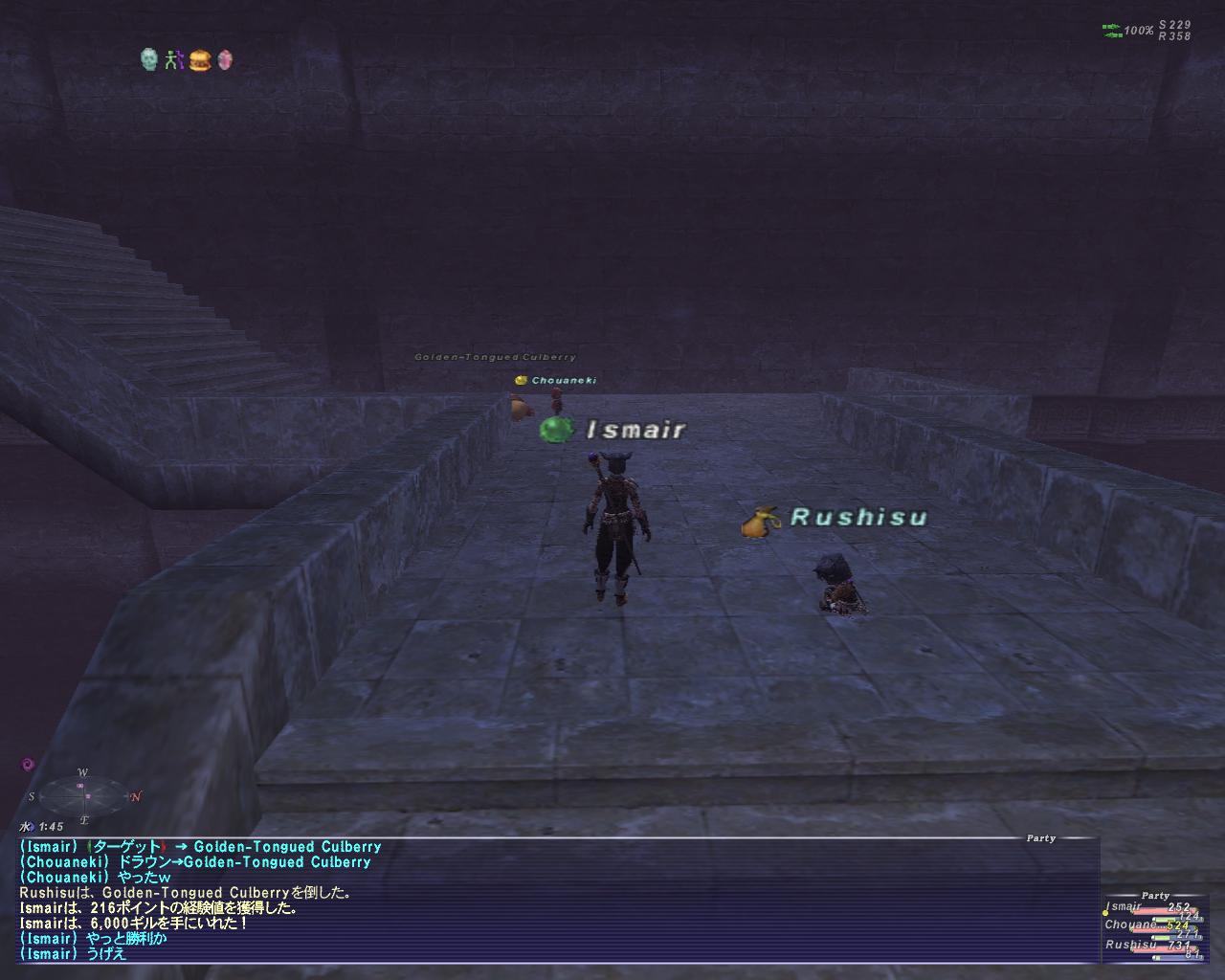Click the connection status icon beside 100%
This screenshot has height=980, width=1225.
[x=1111, y=31]
